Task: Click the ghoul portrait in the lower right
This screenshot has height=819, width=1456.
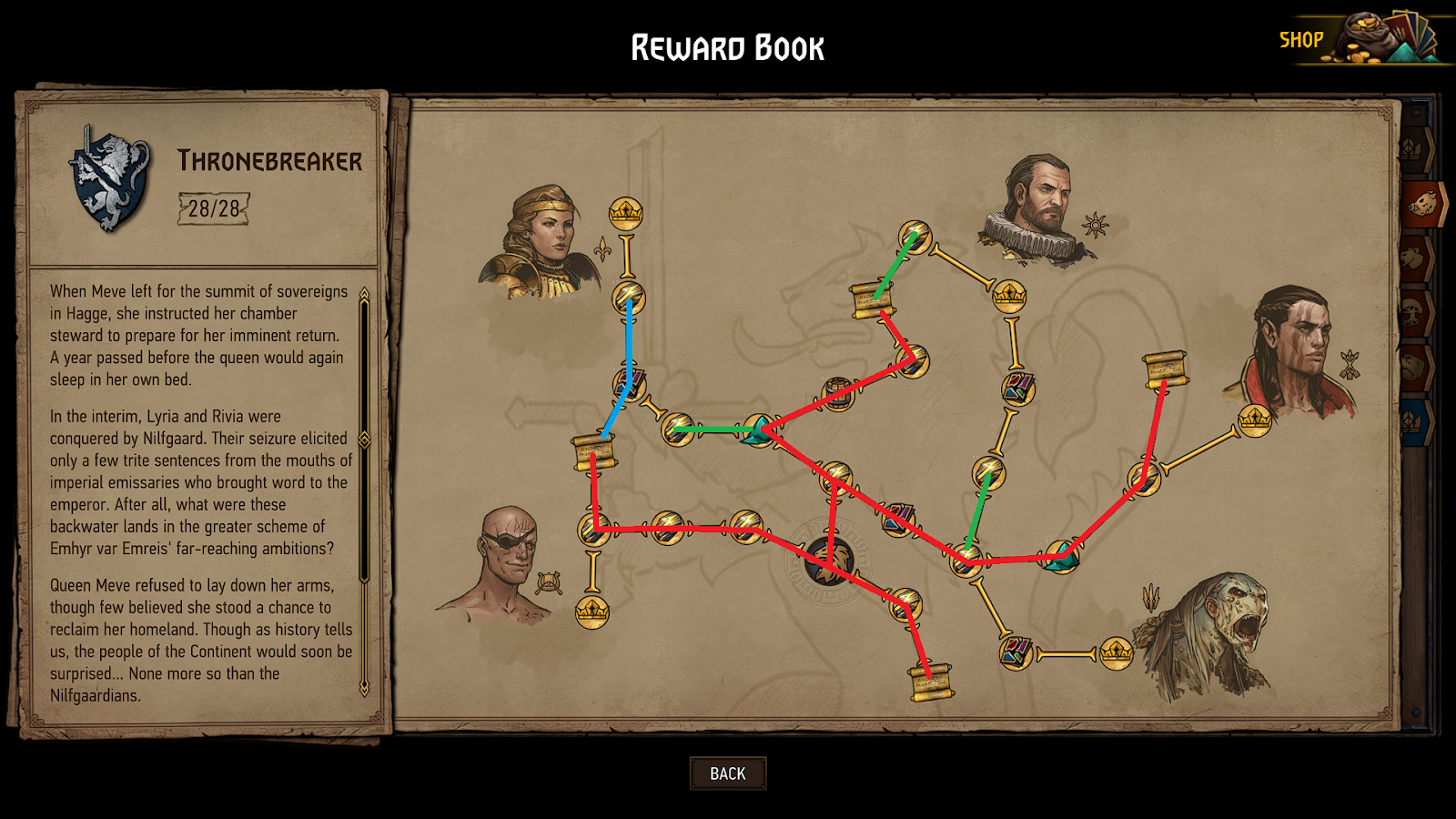Action: click(x=1219, y=628)
